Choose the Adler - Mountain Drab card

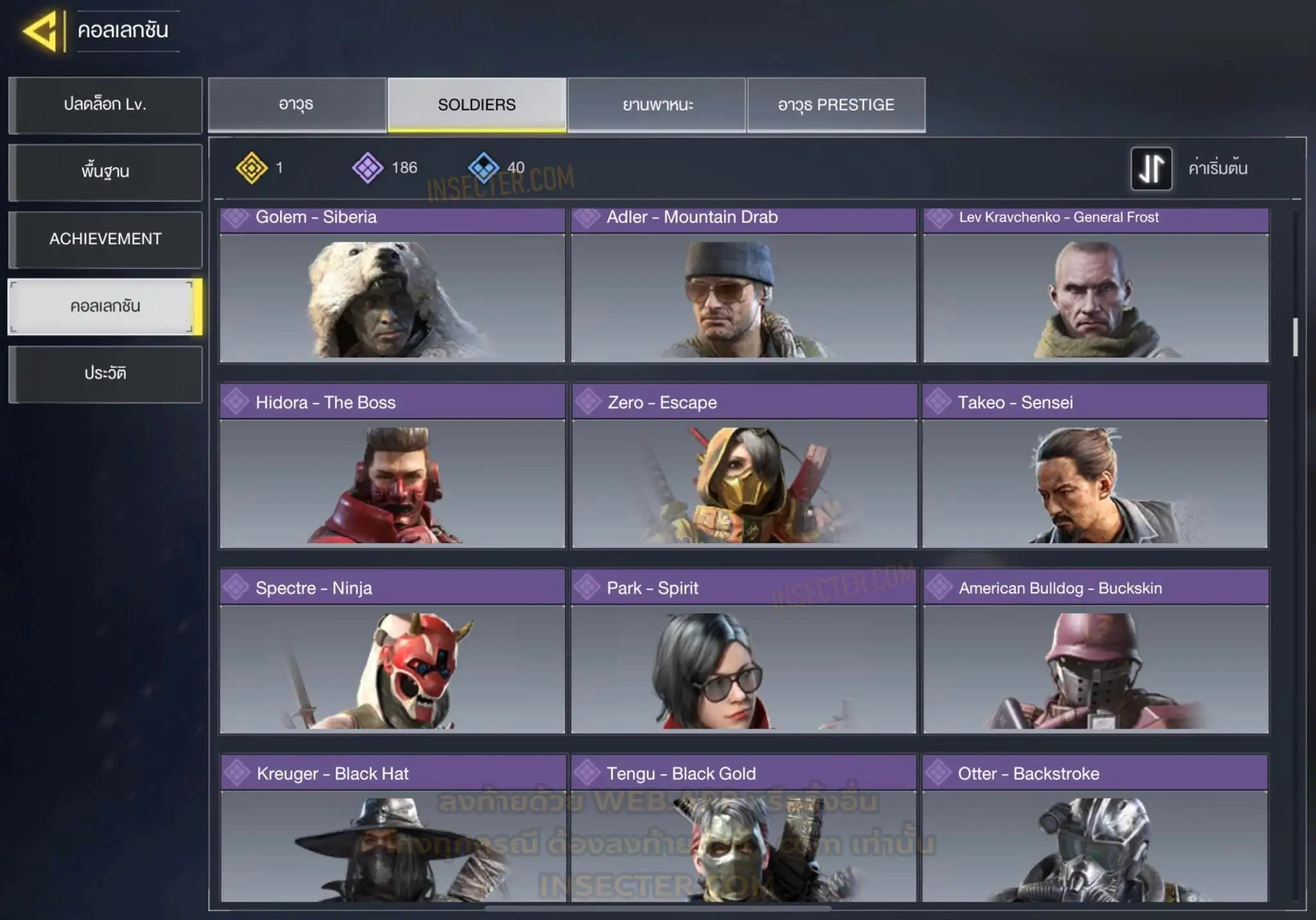tap(743, 286)
